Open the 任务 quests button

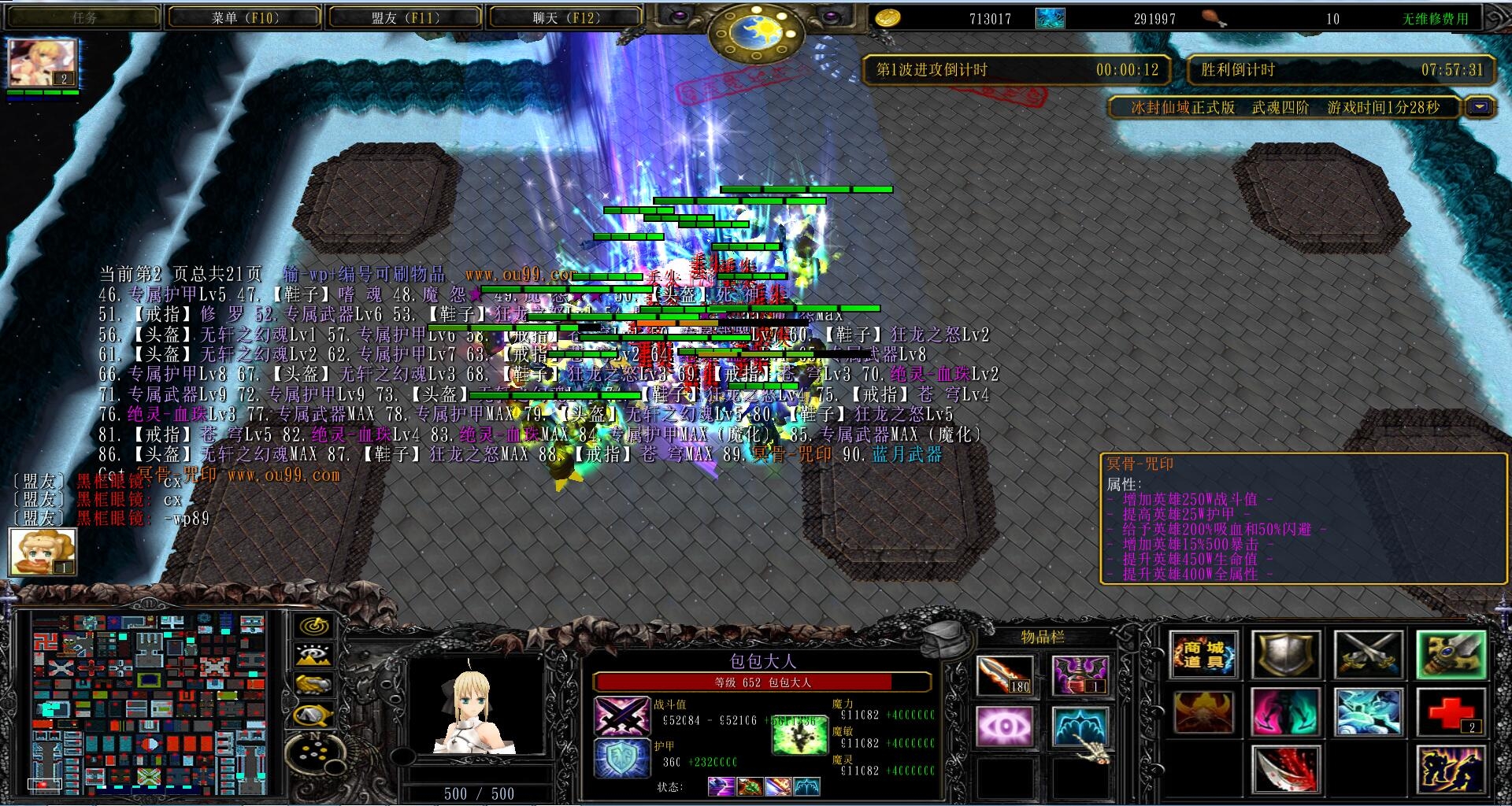coord(83,17)
